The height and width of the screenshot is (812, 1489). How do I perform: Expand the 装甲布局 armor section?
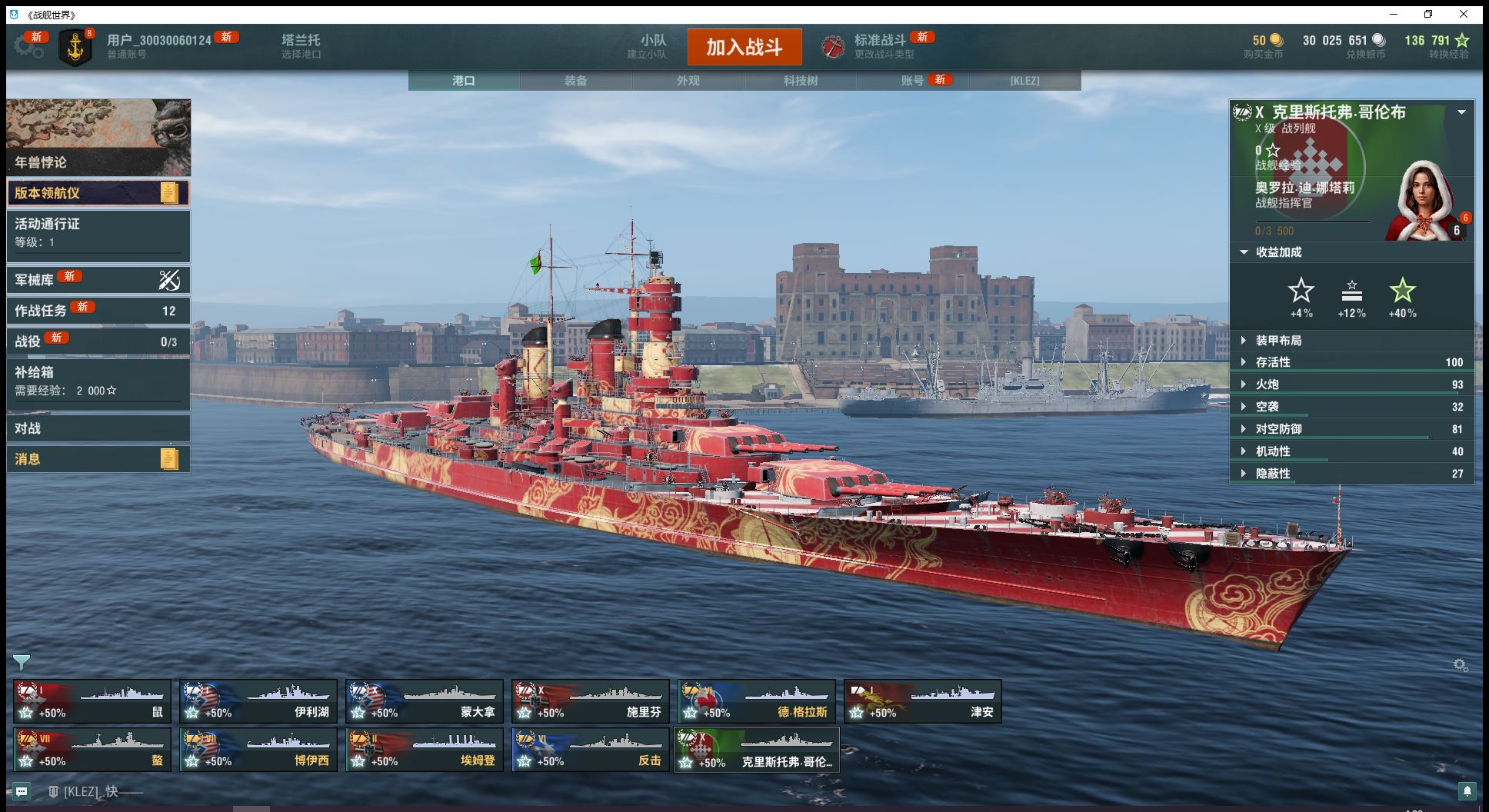click(1278, 341)
